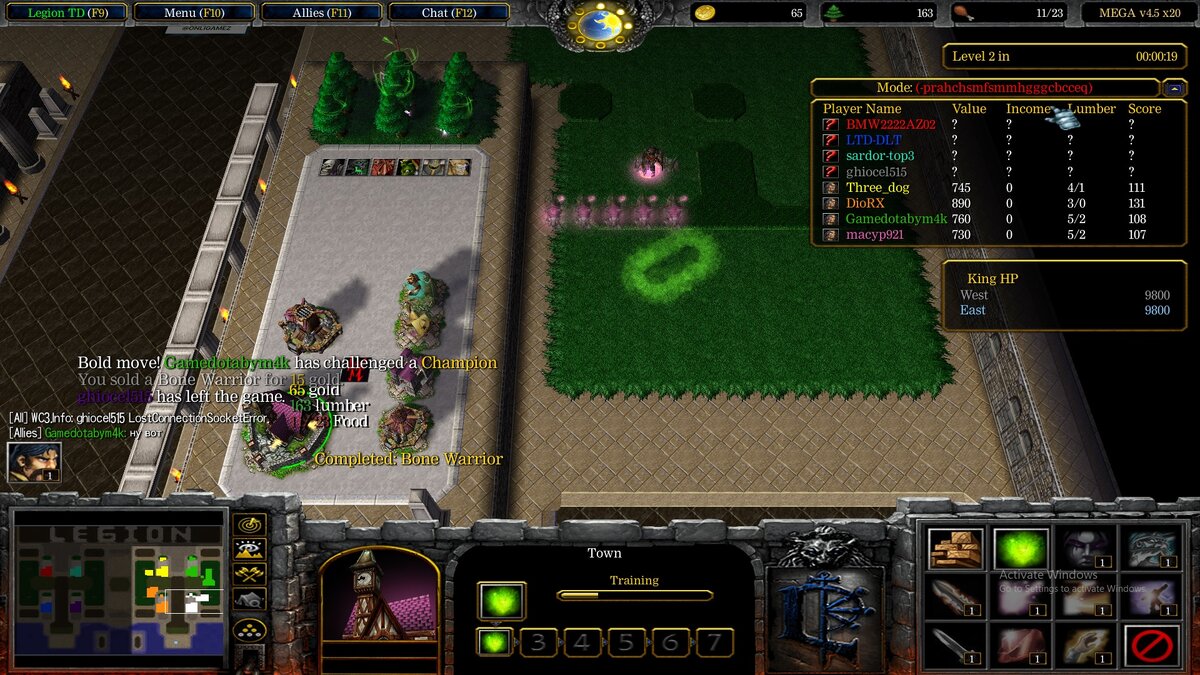
Task: Open the Allies panel (F11)
Action: tap(322, 13)
